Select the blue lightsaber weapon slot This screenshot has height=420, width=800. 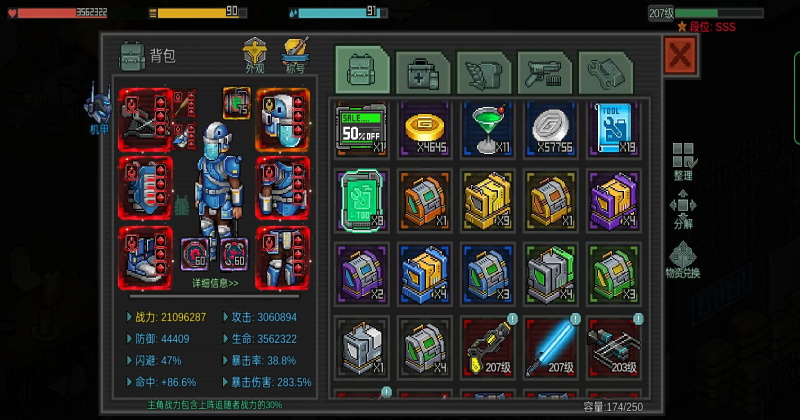[x=550, y=346]
